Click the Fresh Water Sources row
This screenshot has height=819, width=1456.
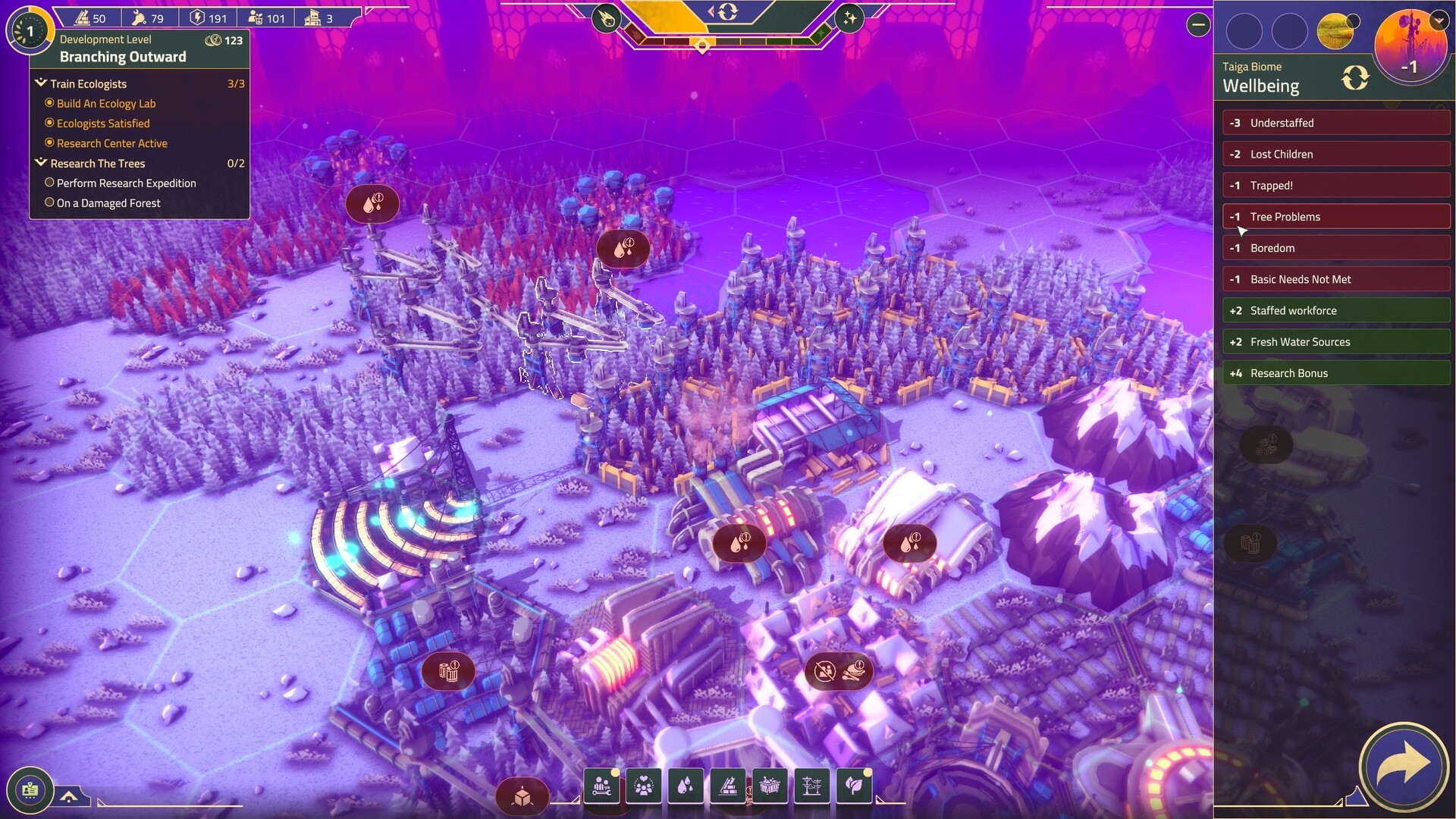click(1336, 342)
